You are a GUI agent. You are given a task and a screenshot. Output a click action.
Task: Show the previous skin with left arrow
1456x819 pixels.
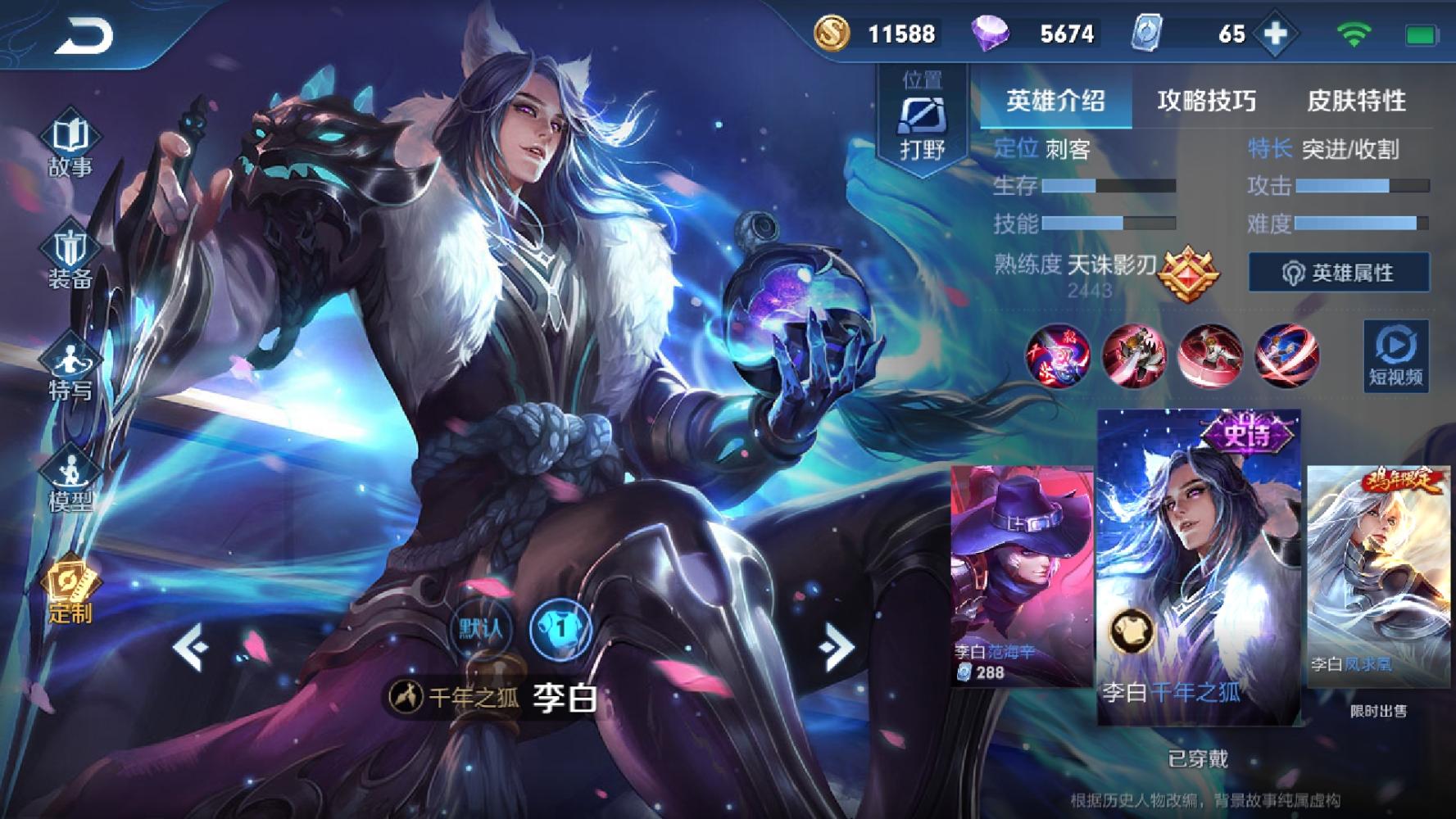point(190,648)
